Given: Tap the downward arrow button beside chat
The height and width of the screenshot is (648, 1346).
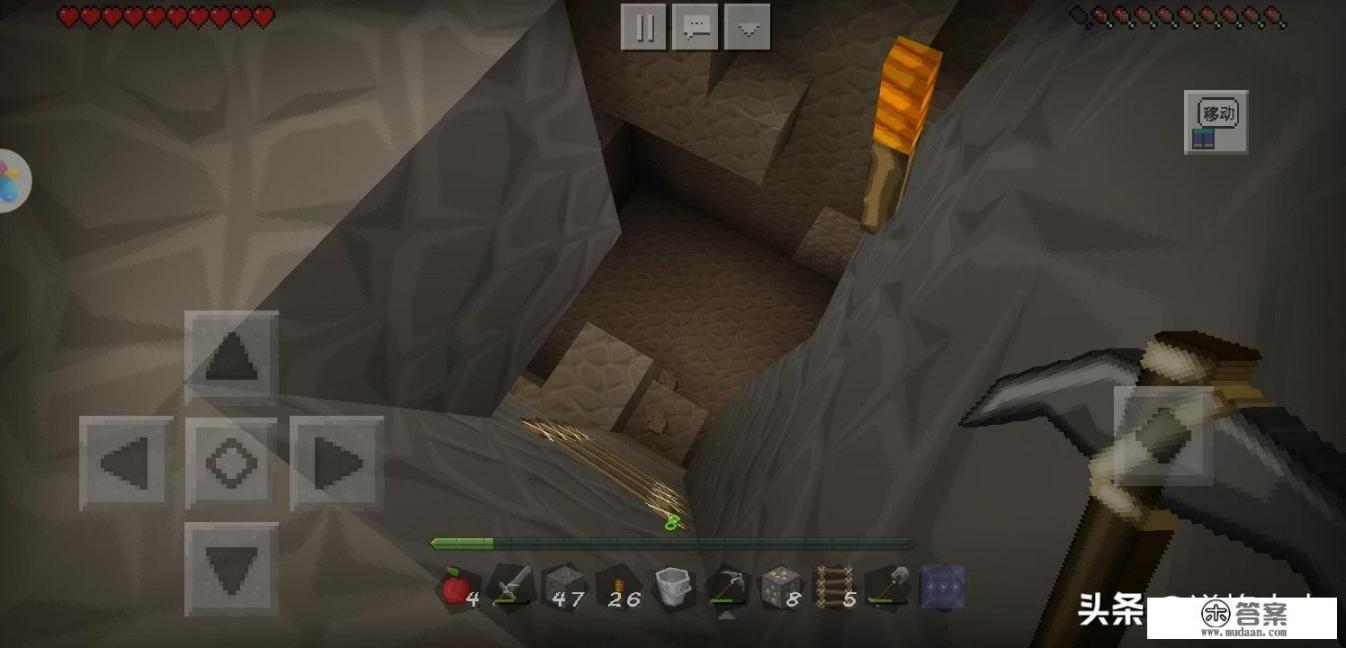Looking at the screenshot, I should (x=747, y=27).
